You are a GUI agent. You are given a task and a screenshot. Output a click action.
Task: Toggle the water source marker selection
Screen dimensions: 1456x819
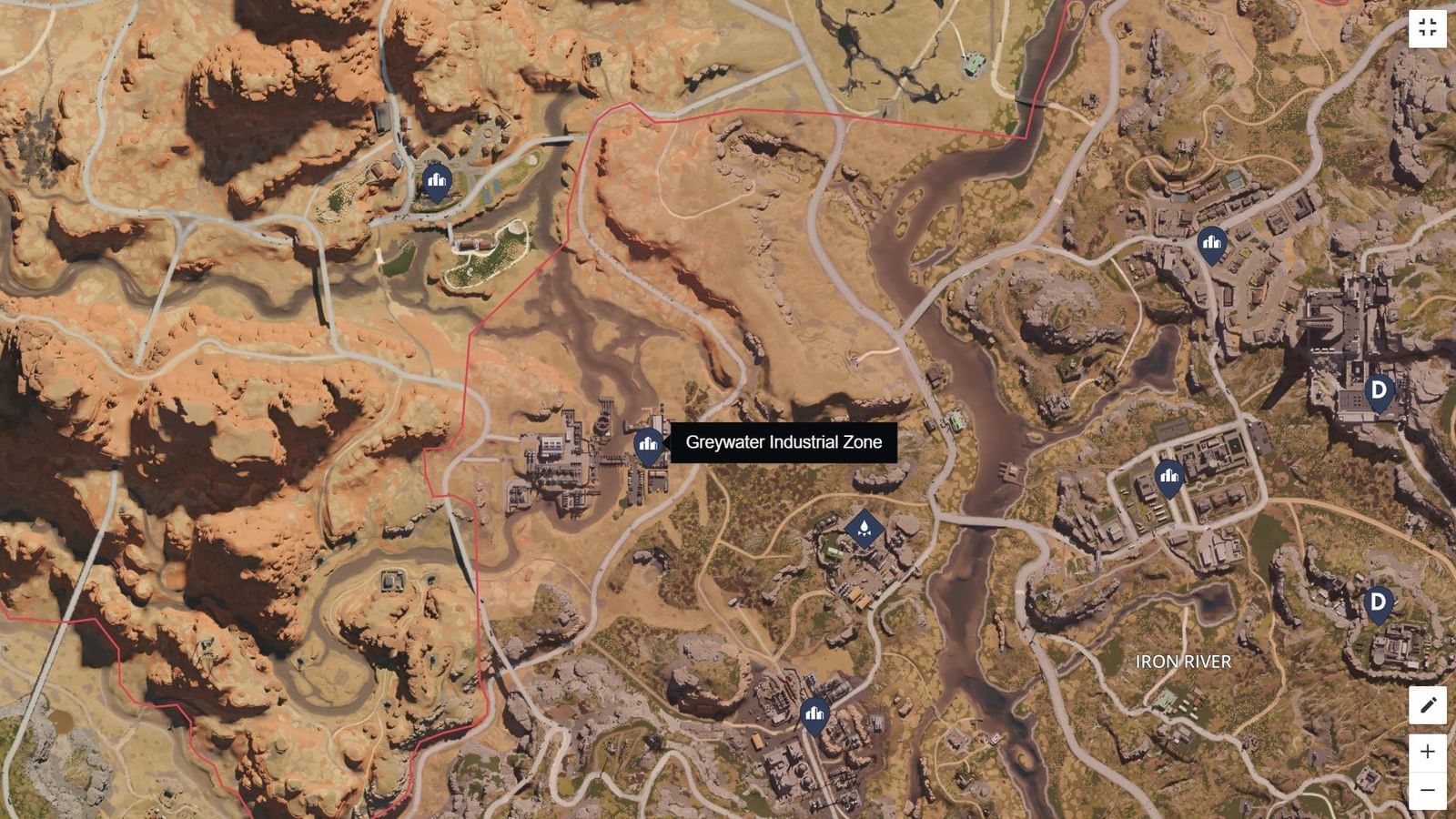click(x=864, y=528)
